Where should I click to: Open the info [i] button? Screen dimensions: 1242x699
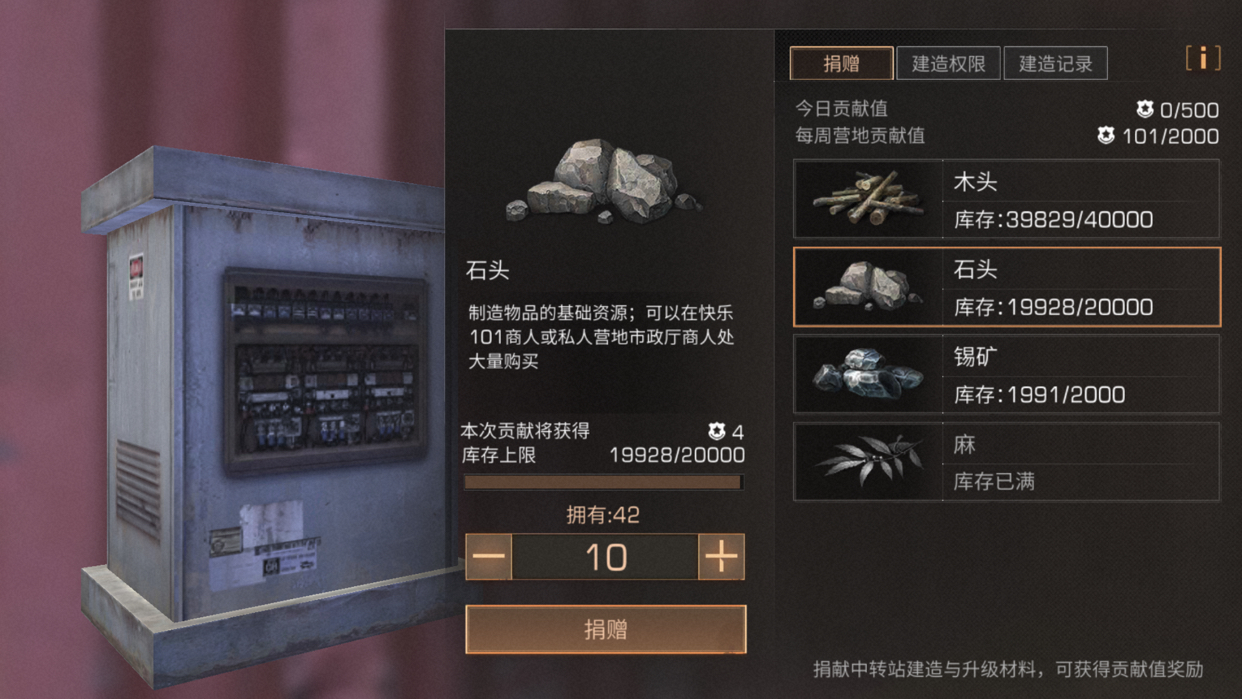click(1202, 59)
